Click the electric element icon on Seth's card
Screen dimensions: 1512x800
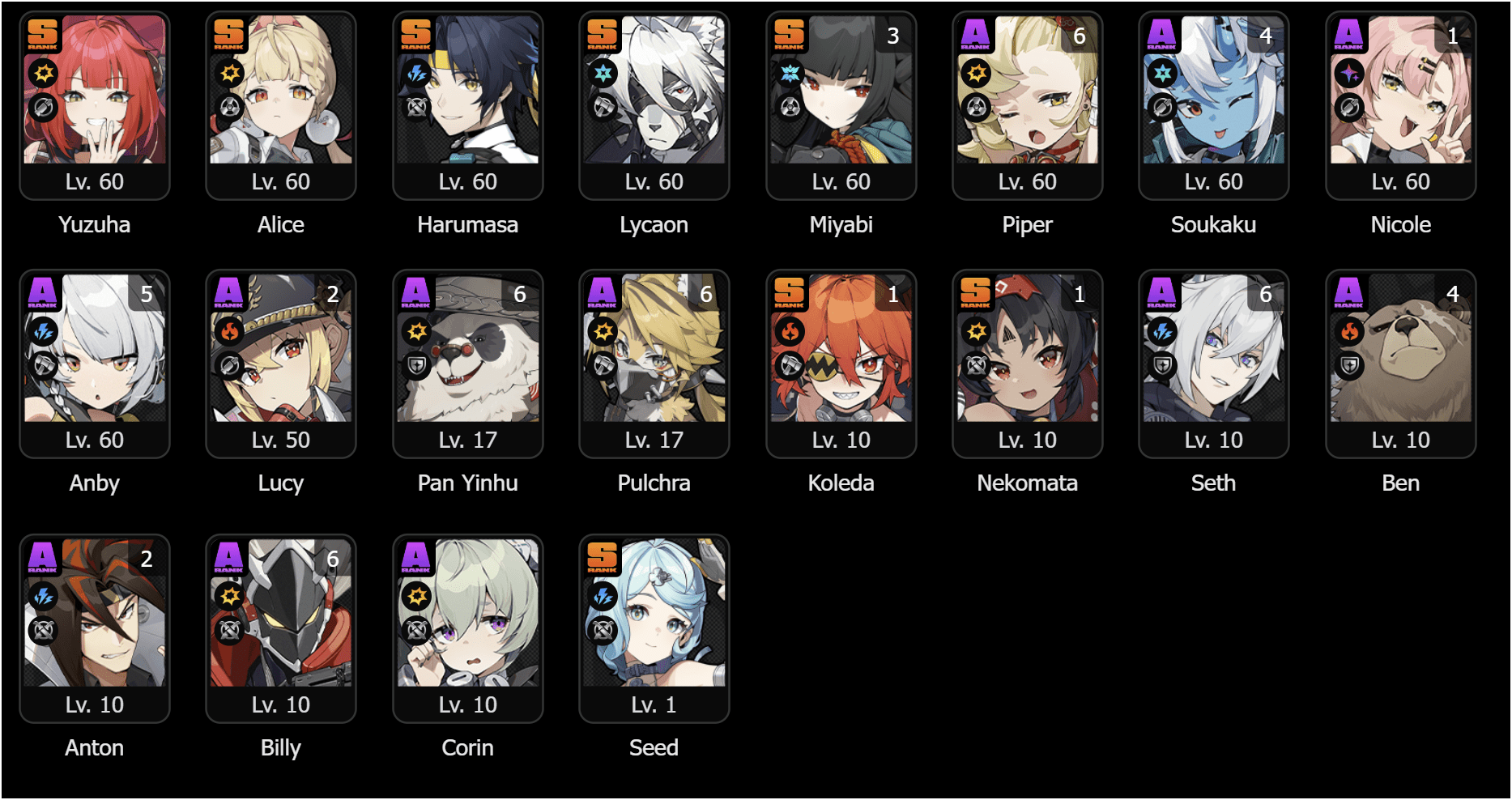point(1163,331)
